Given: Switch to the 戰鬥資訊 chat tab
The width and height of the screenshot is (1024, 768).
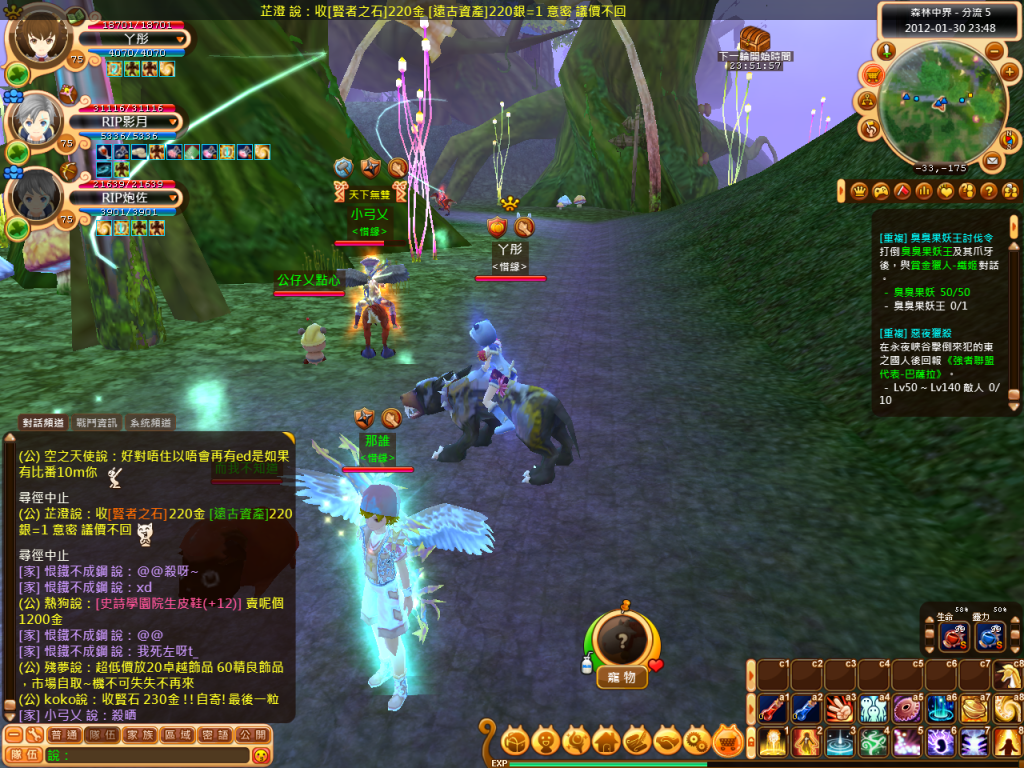Looking at the screenshot, I should pos(97,423).
